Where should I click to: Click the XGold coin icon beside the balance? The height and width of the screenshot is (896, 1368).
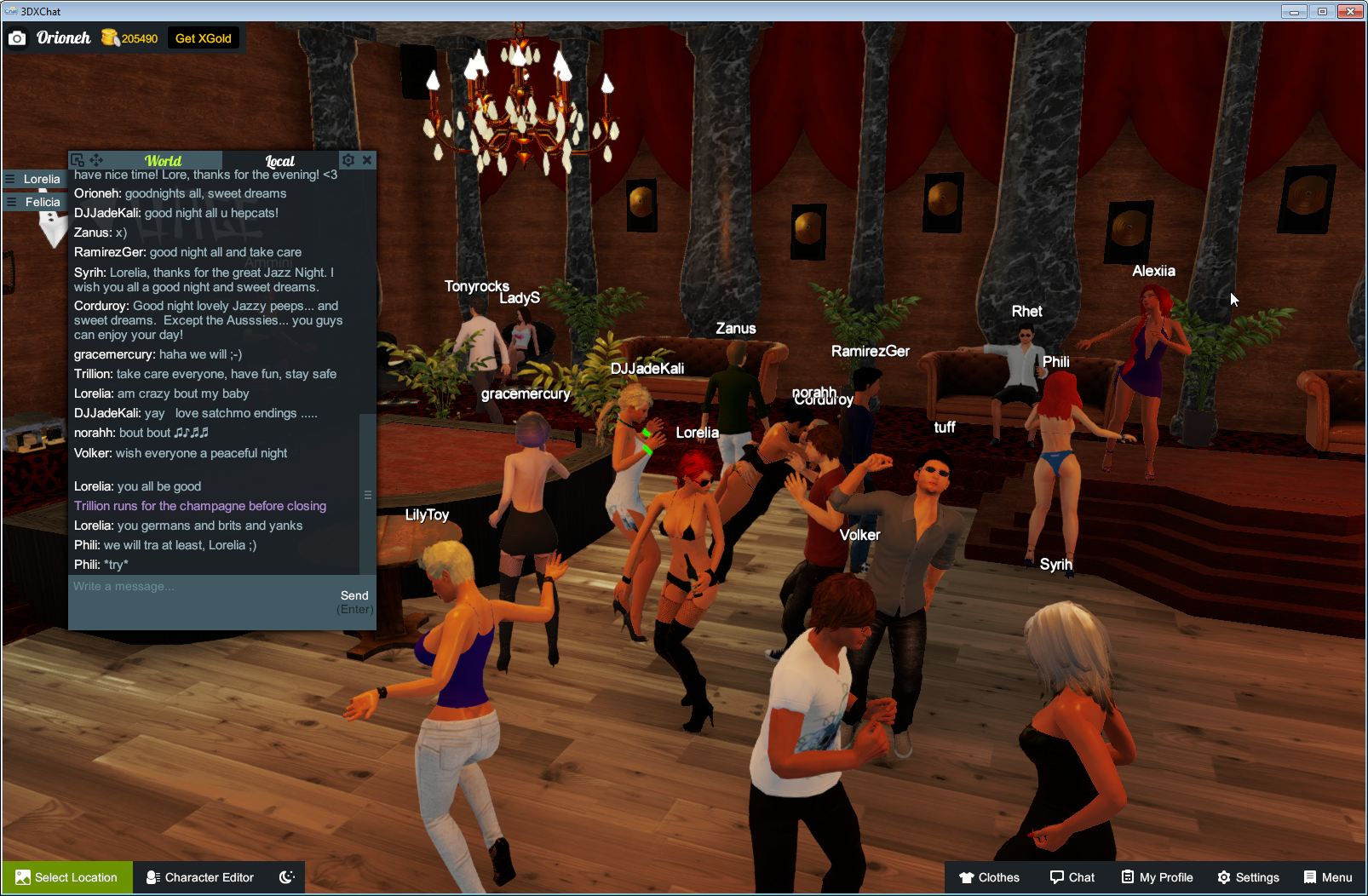point(111,37)
